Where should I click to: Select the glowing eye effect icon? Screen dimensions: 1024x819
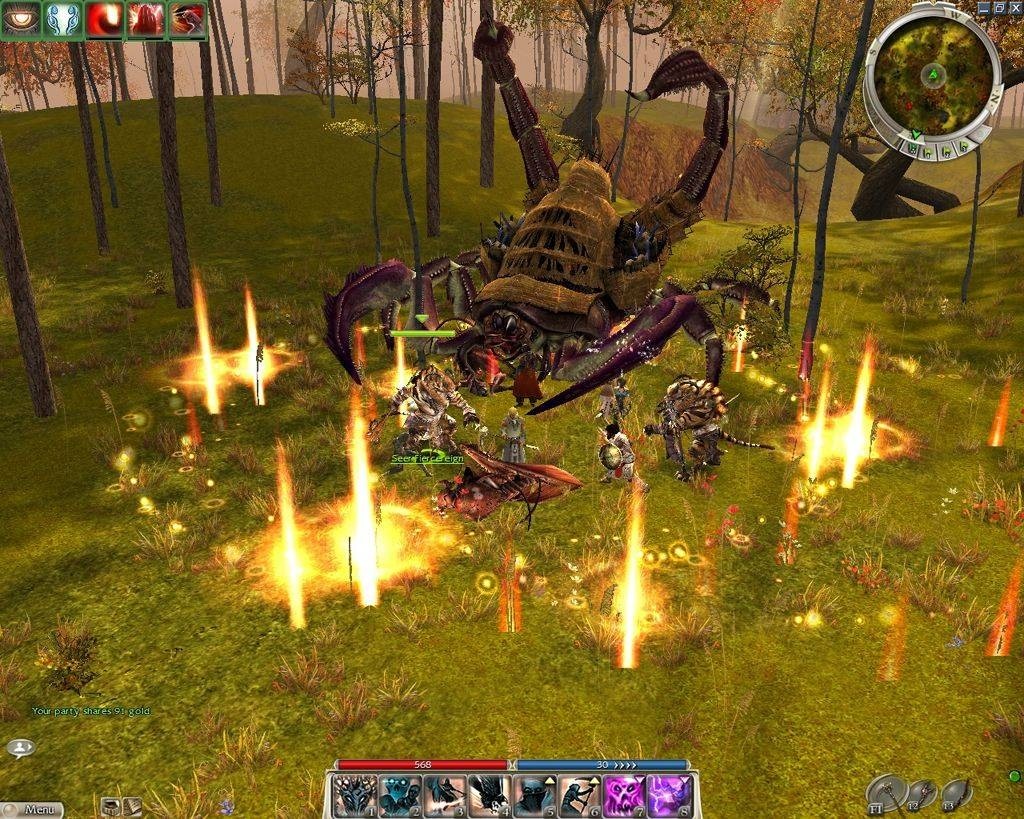pos(21,20)
